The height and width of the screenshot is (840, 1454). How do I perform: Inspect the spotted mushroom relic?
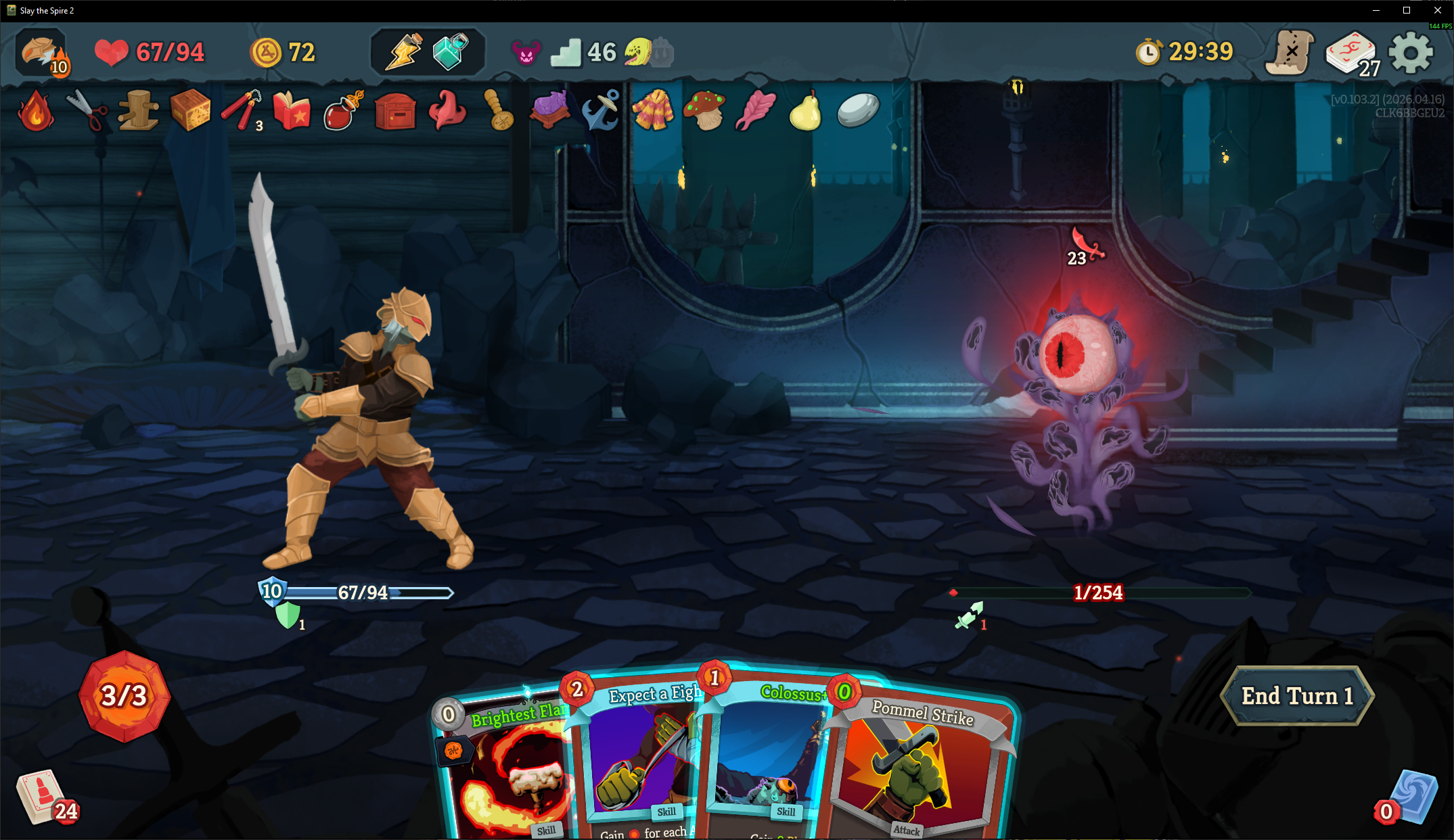click(704, 110)
